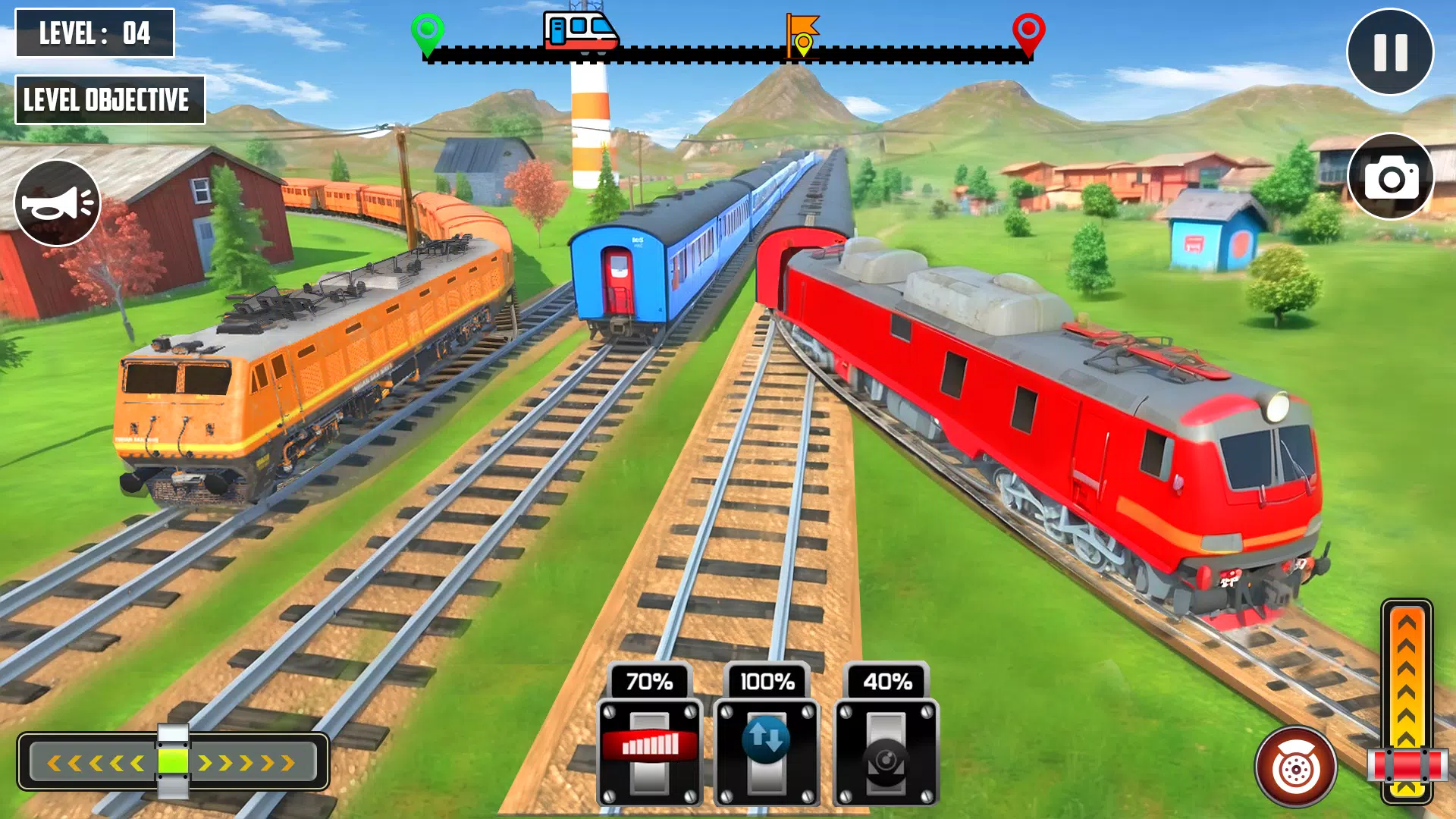This screenshot has height=819, width=1456.
Task: Select the green start pin marker
Action: [x=428, y=29]
